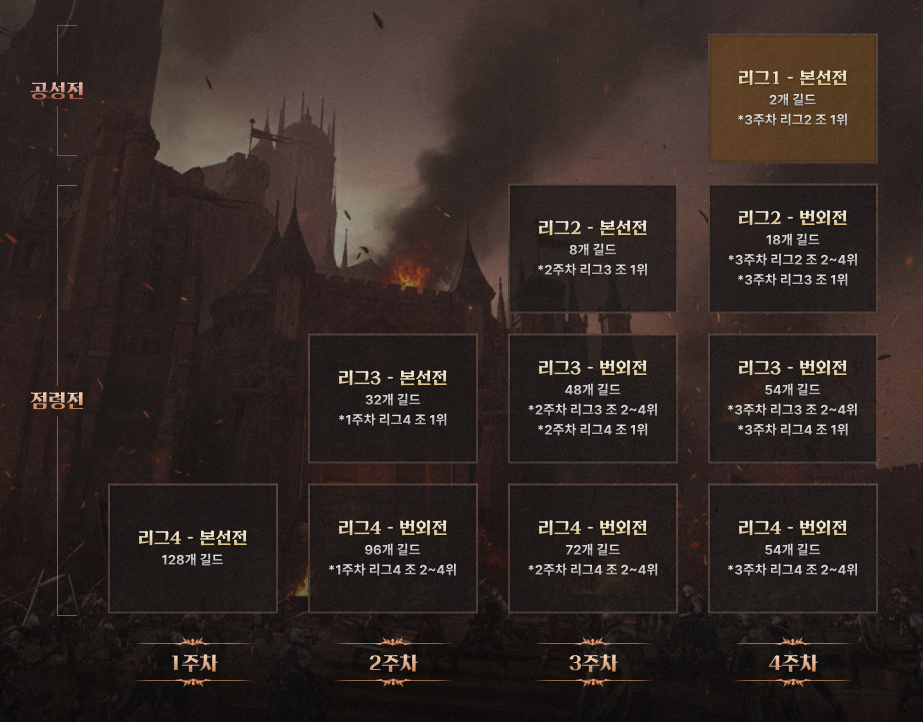Choose the 리그2 - 본선전 8개 길드 tile
This screenshot has width=923, height=722.
click(592, 248)
